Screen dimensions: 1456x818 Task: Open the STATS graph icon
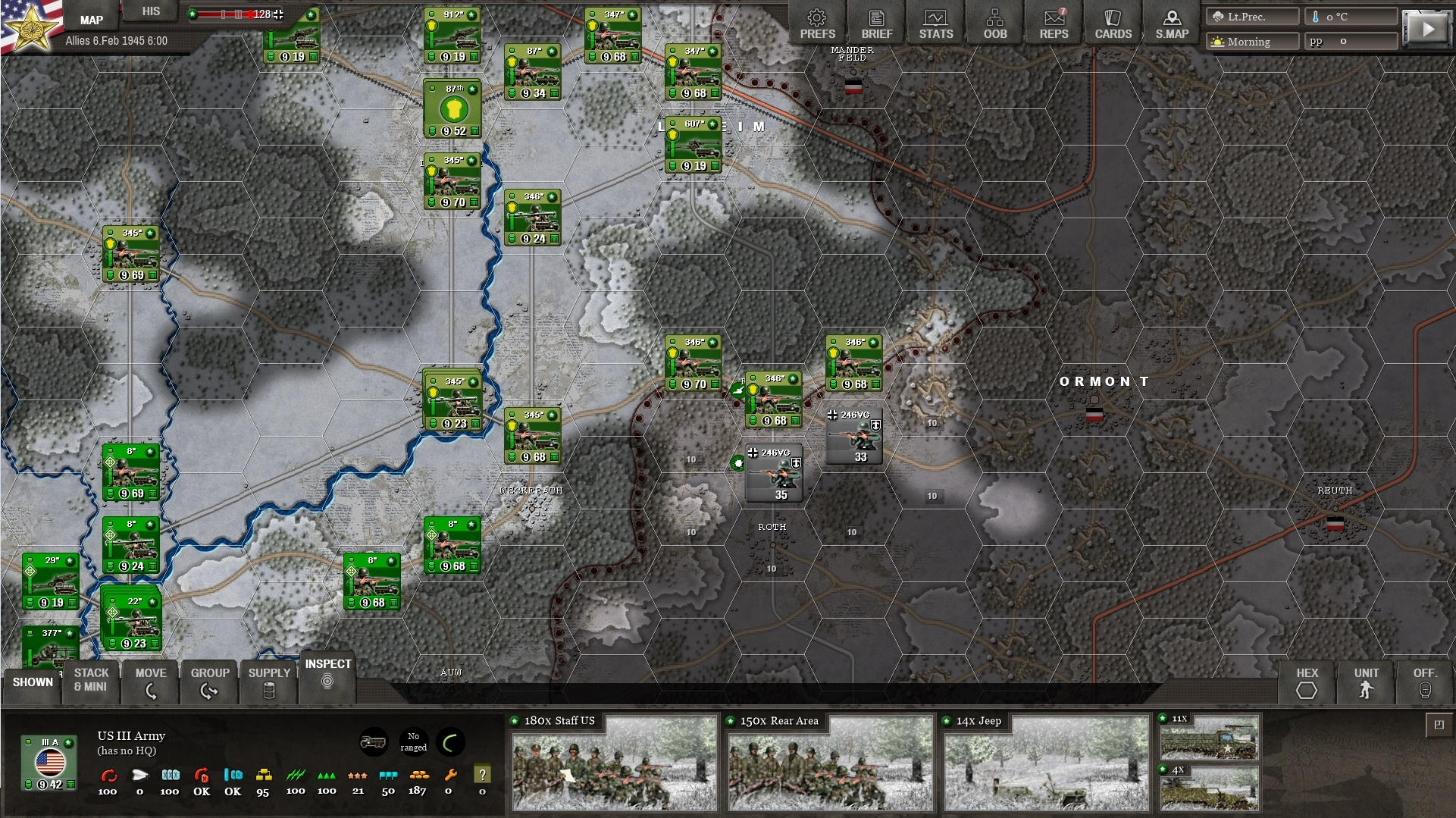pyautogui.click(x=935, y=22)
